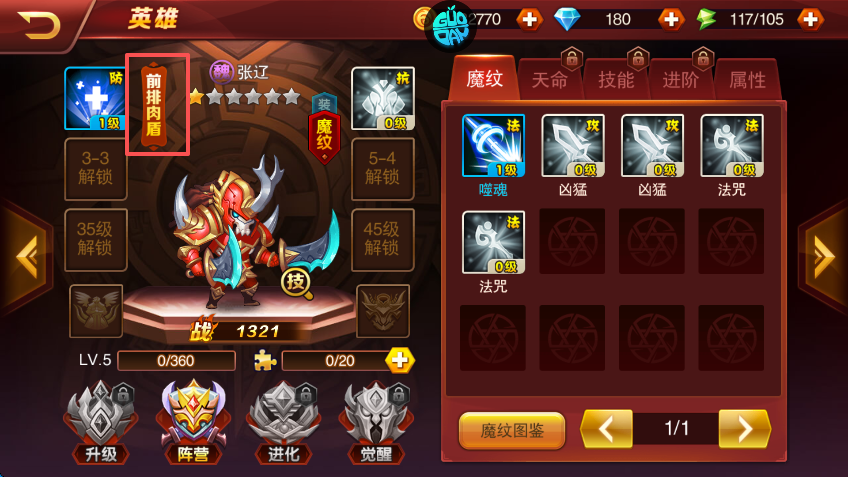Switch to the 属性 tab
848x477 pixels.
747,80
